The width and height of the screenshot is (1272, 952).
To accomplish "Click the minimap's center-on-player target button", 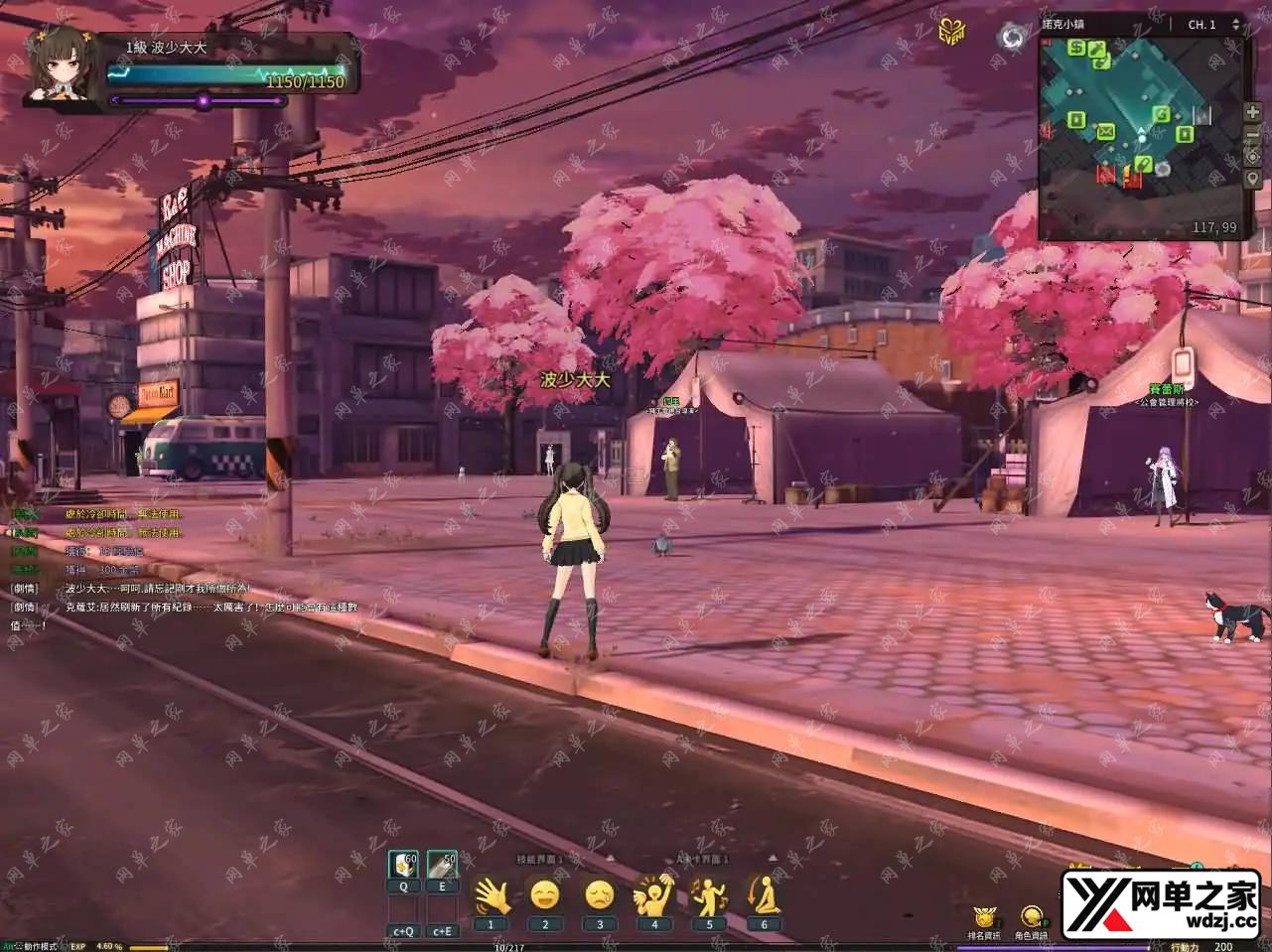I will pos(1252,157).
